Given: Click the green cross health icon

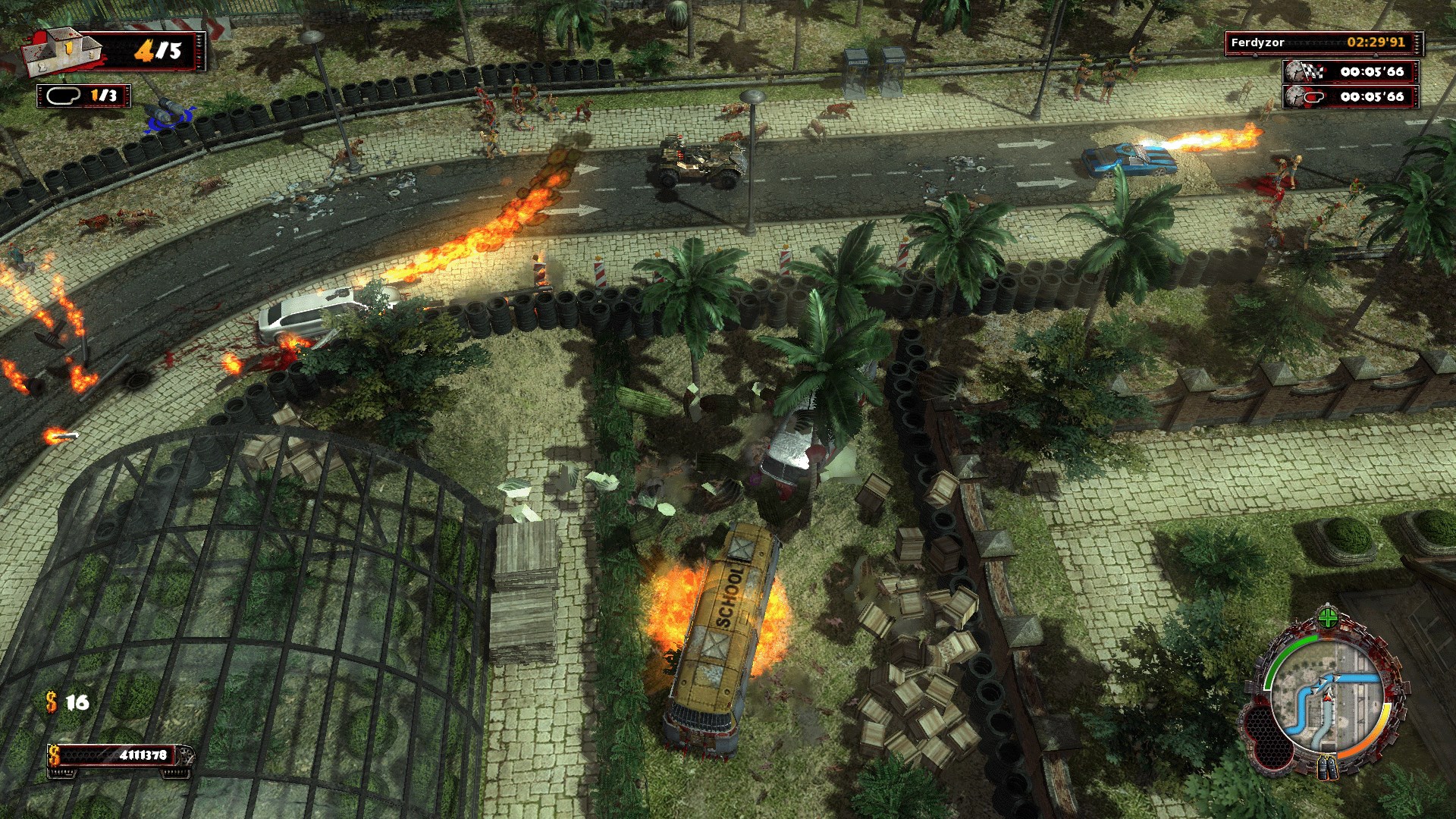Looking at the screenshot, I should [1327, 618].
